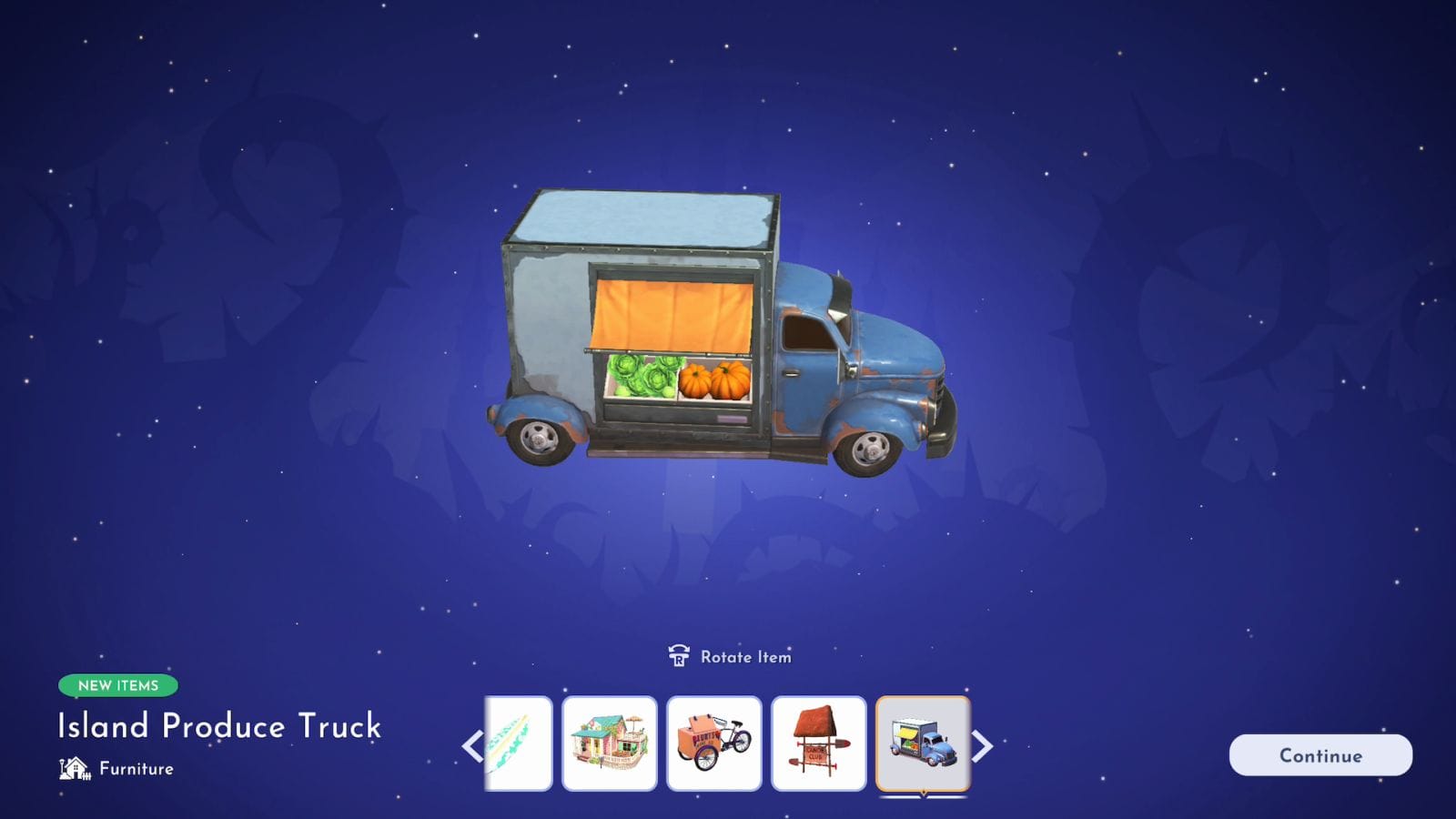1456x819 pixels.
Task: Select the surfboard thumbnail
Action: [x=519, y=743]
